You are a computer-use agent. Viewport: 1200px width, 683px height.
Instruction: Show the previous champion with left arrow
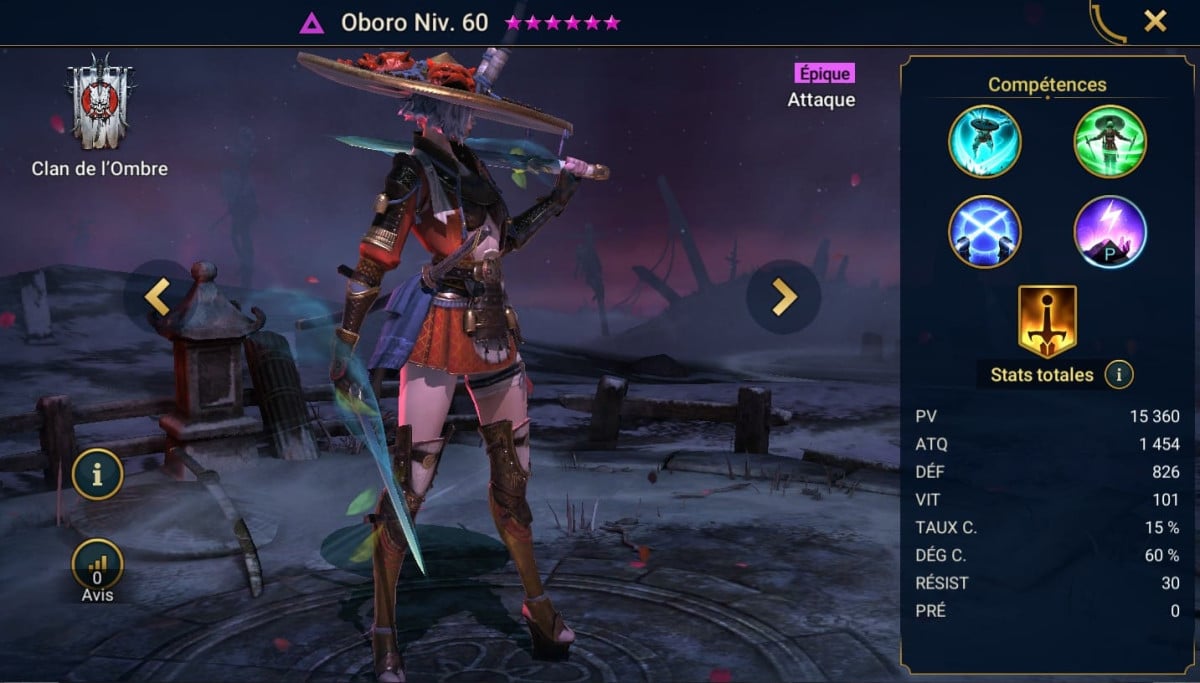point(158,297)
